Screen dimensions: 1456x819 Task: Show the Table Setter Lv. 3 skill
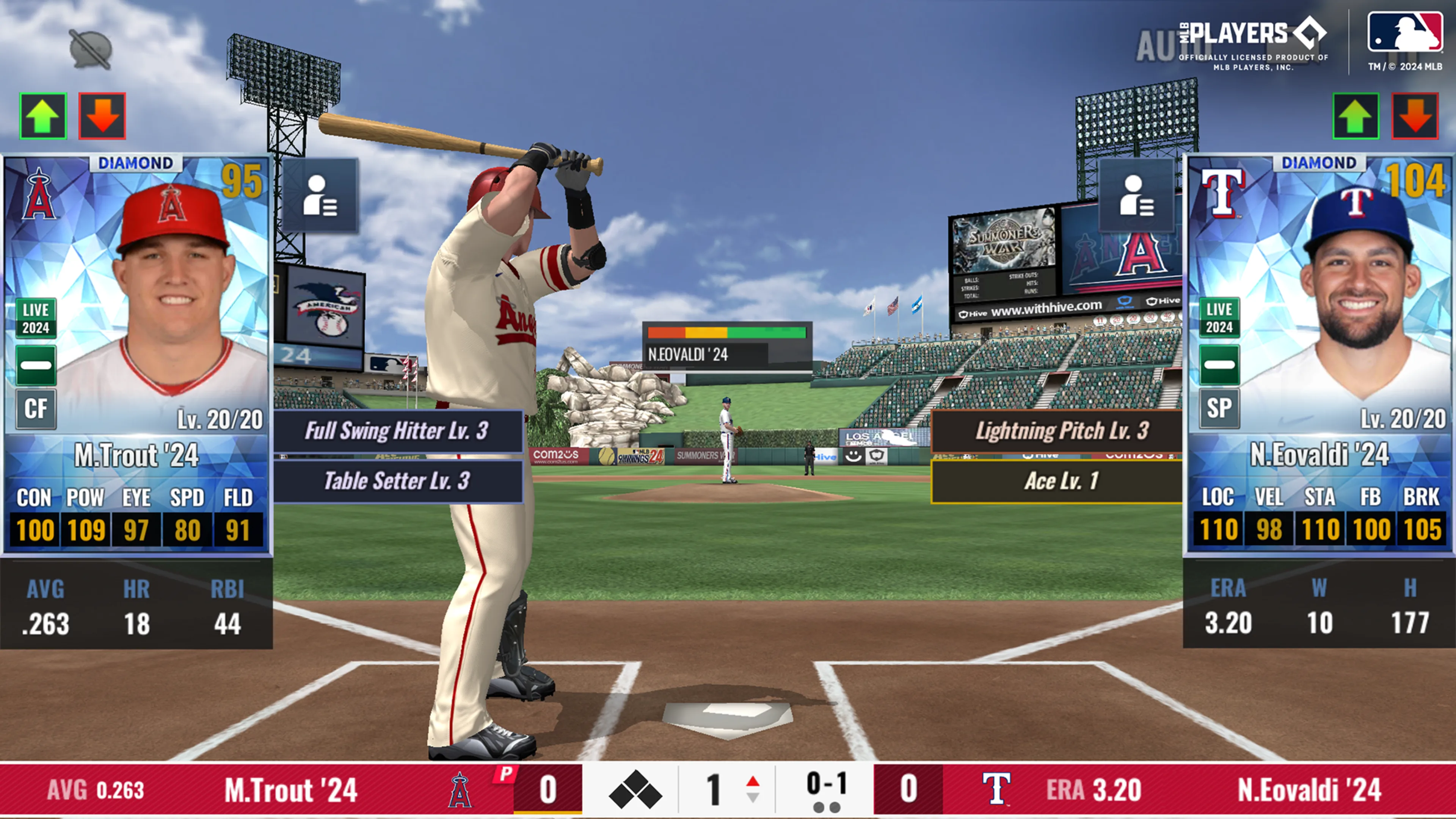tap(397, 481)
